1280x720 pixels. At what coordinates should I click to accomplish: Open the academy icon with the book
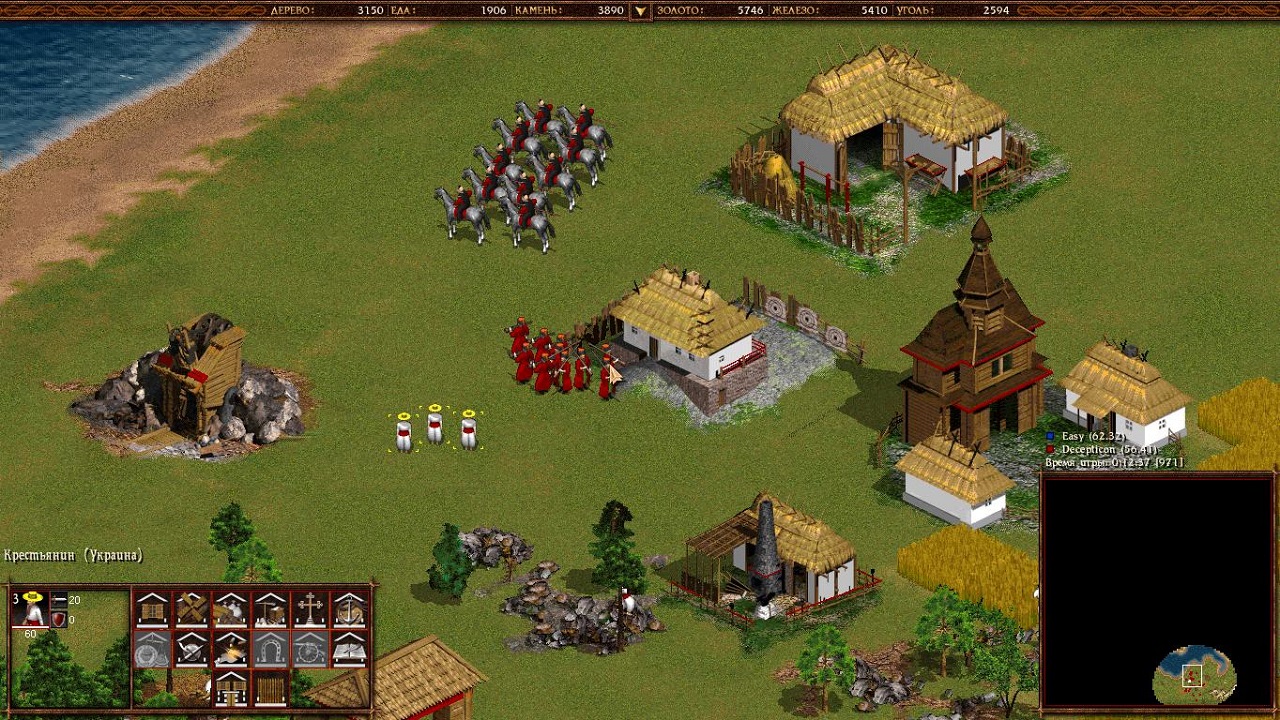349,649
